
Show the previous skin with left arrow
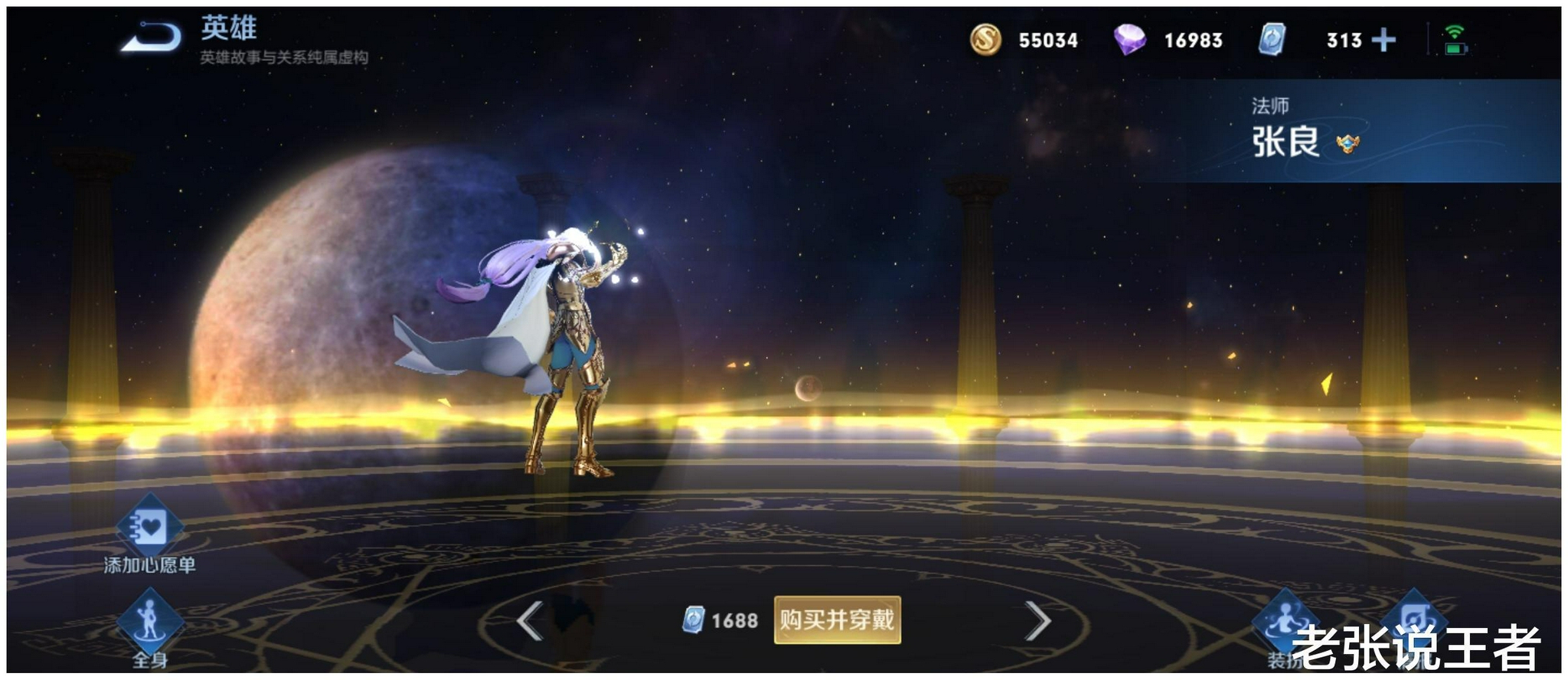click(530, 620)
